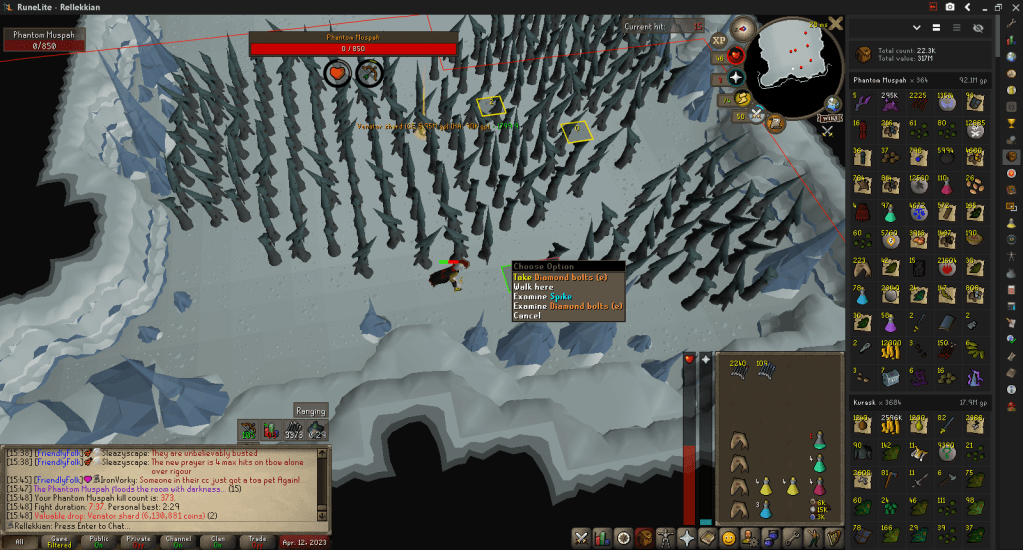
Task: Activate the quick-prayer orb
Action: pyautogui.click(x=737, y=76)
